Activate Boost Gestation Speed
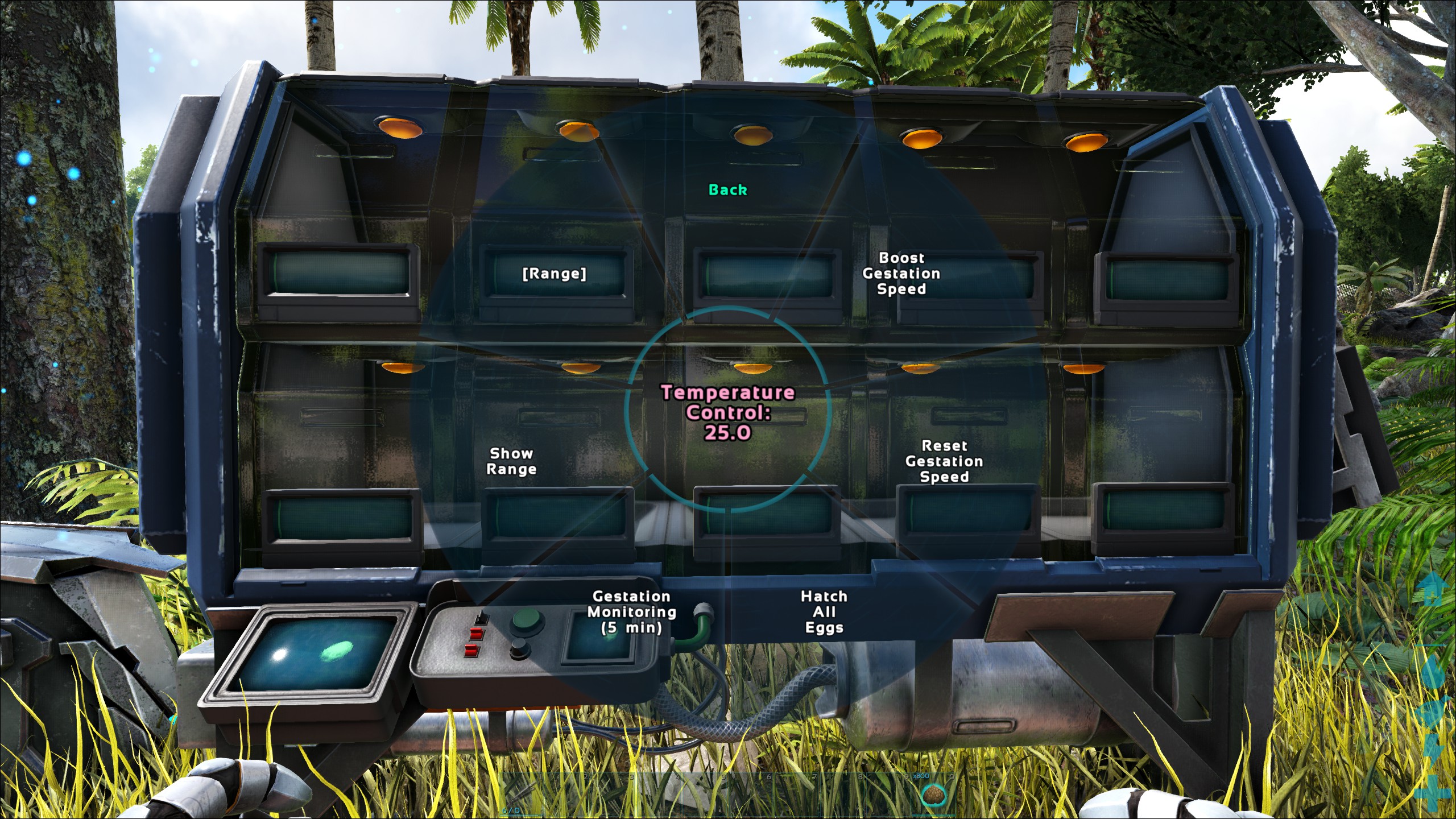Screen dimensions: 1456x819 click(902, 274)
